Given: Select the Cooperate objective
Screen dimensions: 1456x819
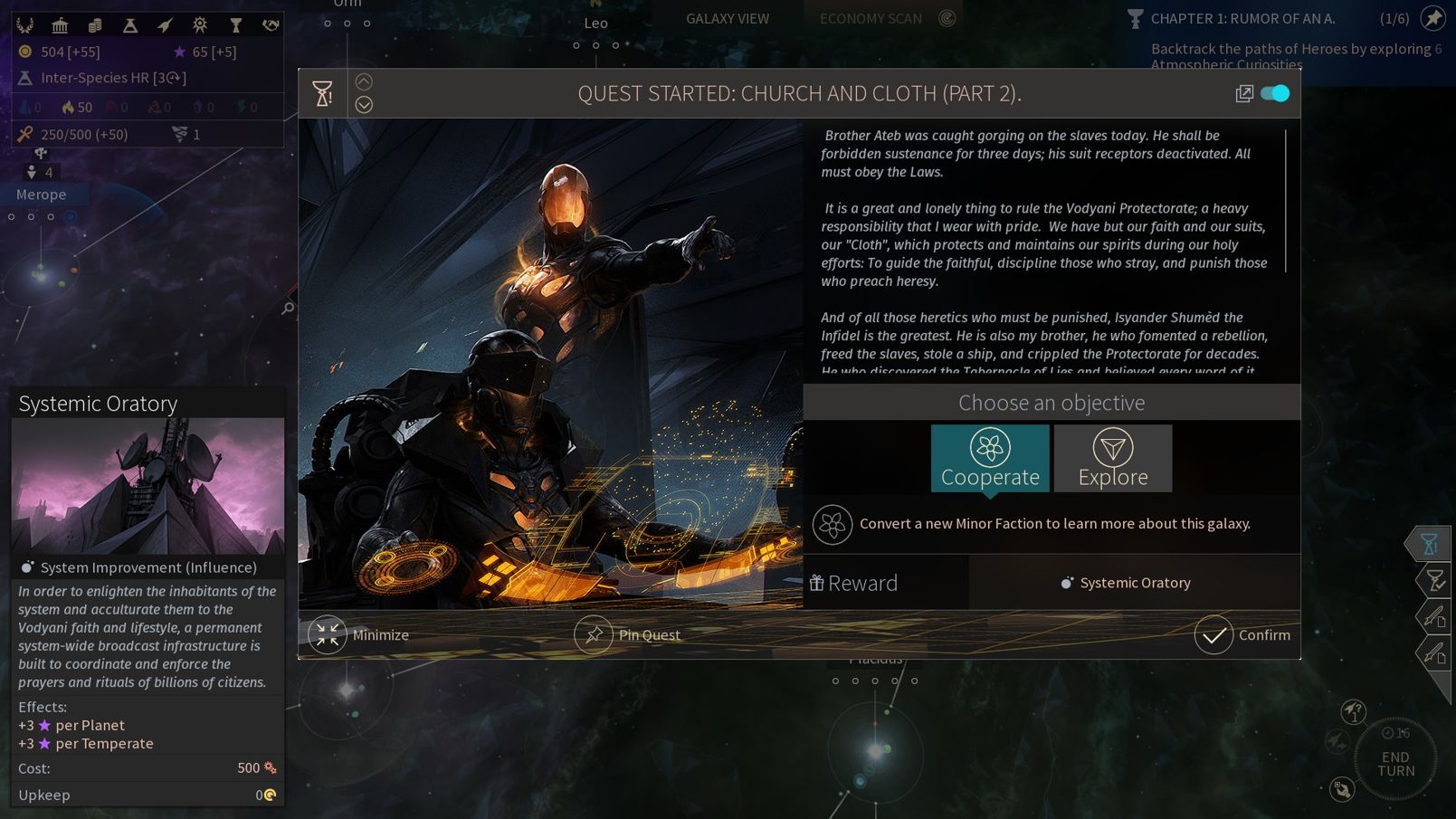Looking at the screenshot, I should click(x=990, y=459).
